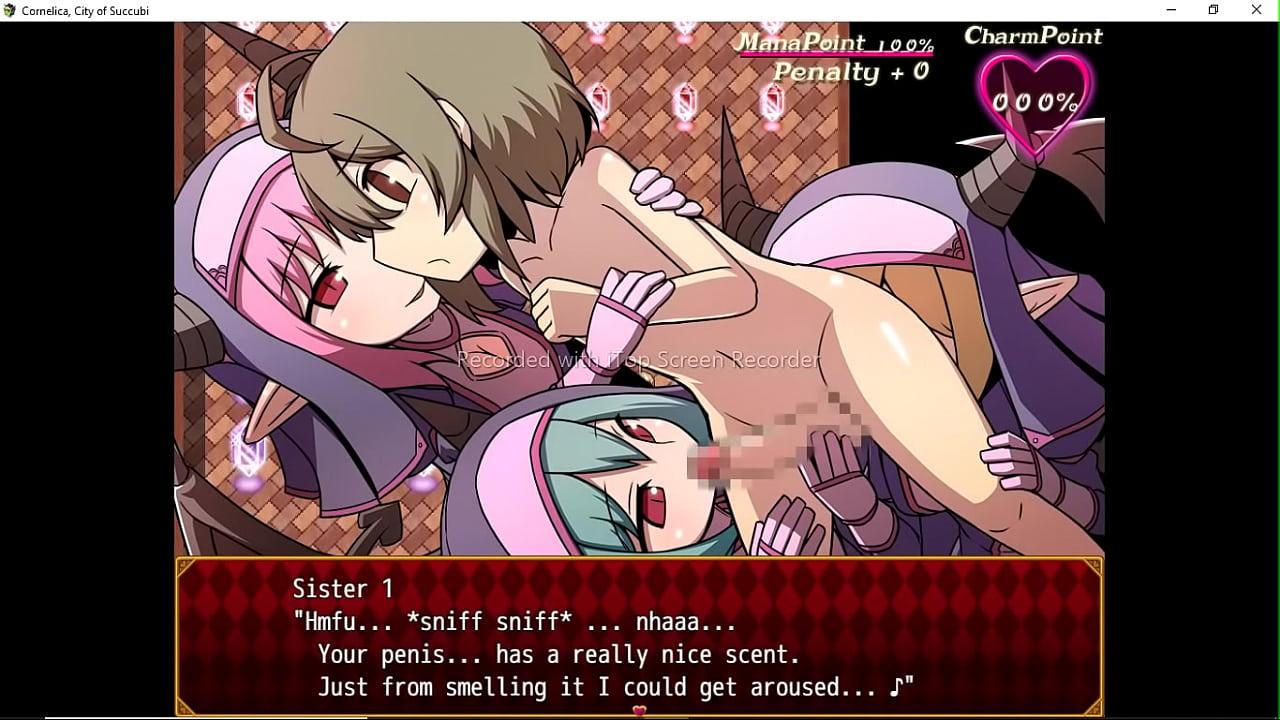This screenshot has width=1280, height=720.
Task: Advance the dialogue text box
Action: [640, 636]
